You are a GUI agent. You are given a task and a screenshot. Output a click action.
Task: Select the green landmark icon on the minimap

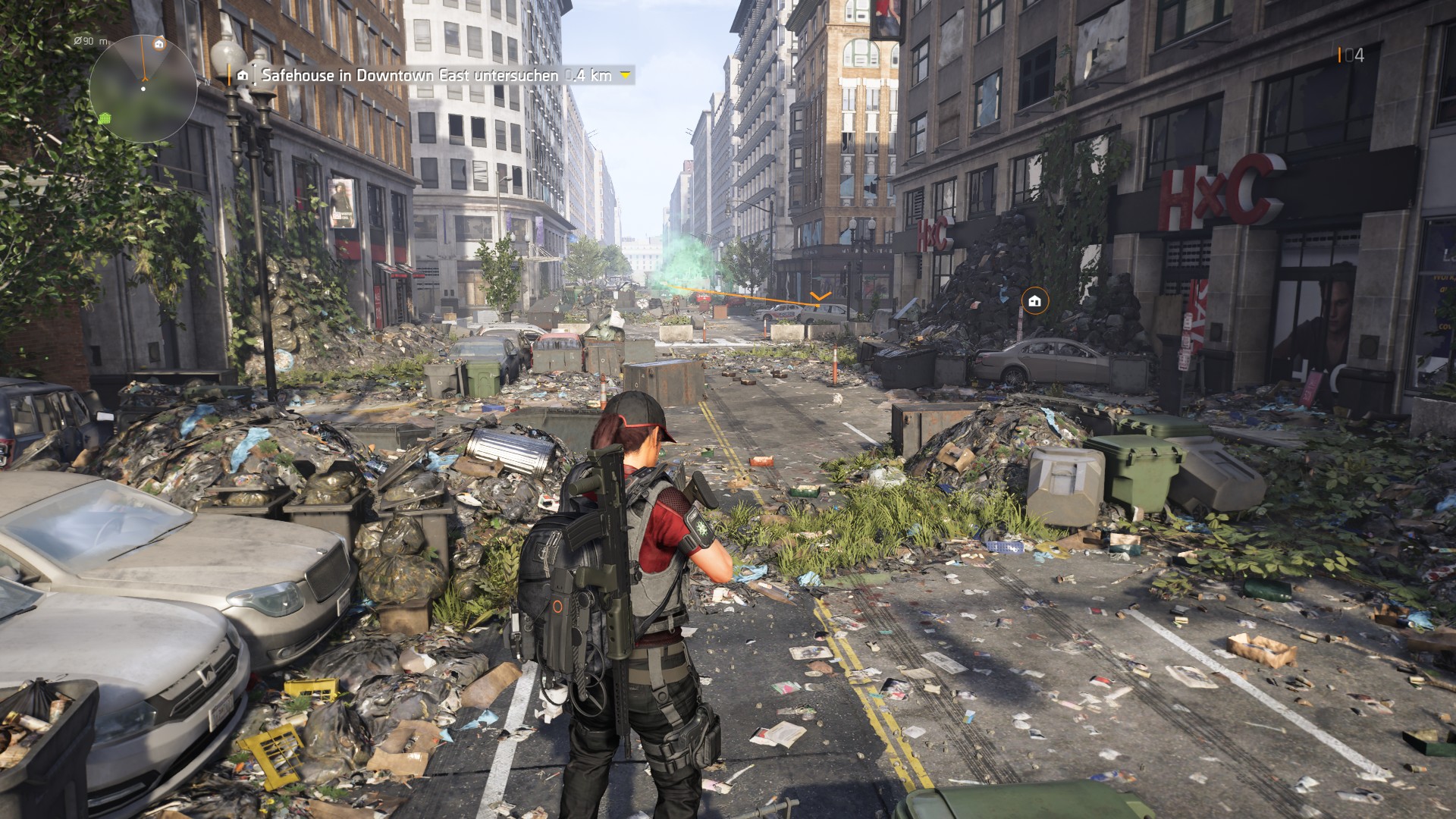(x=105, y=119)
